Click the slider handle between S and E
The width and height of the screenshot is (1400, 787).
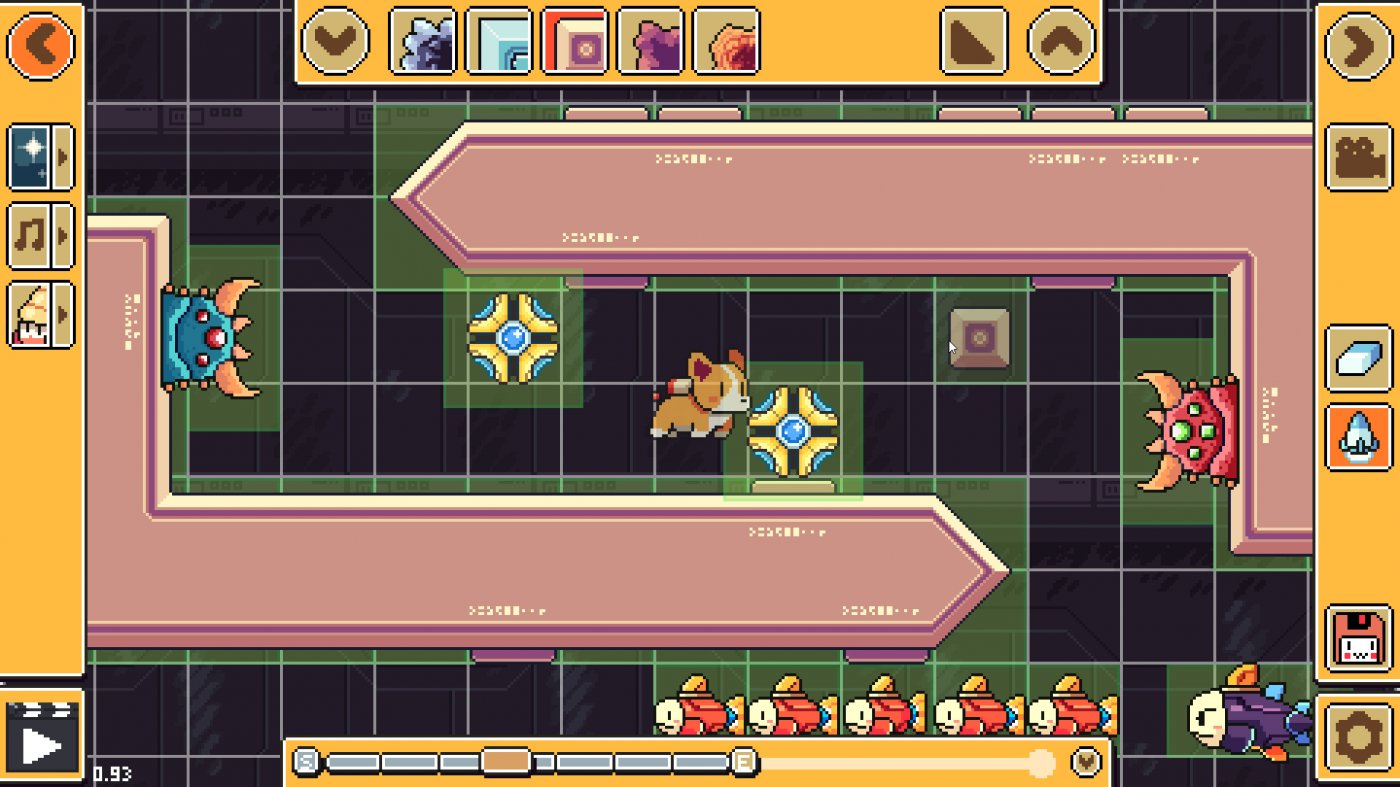click(x=505, y=760)
